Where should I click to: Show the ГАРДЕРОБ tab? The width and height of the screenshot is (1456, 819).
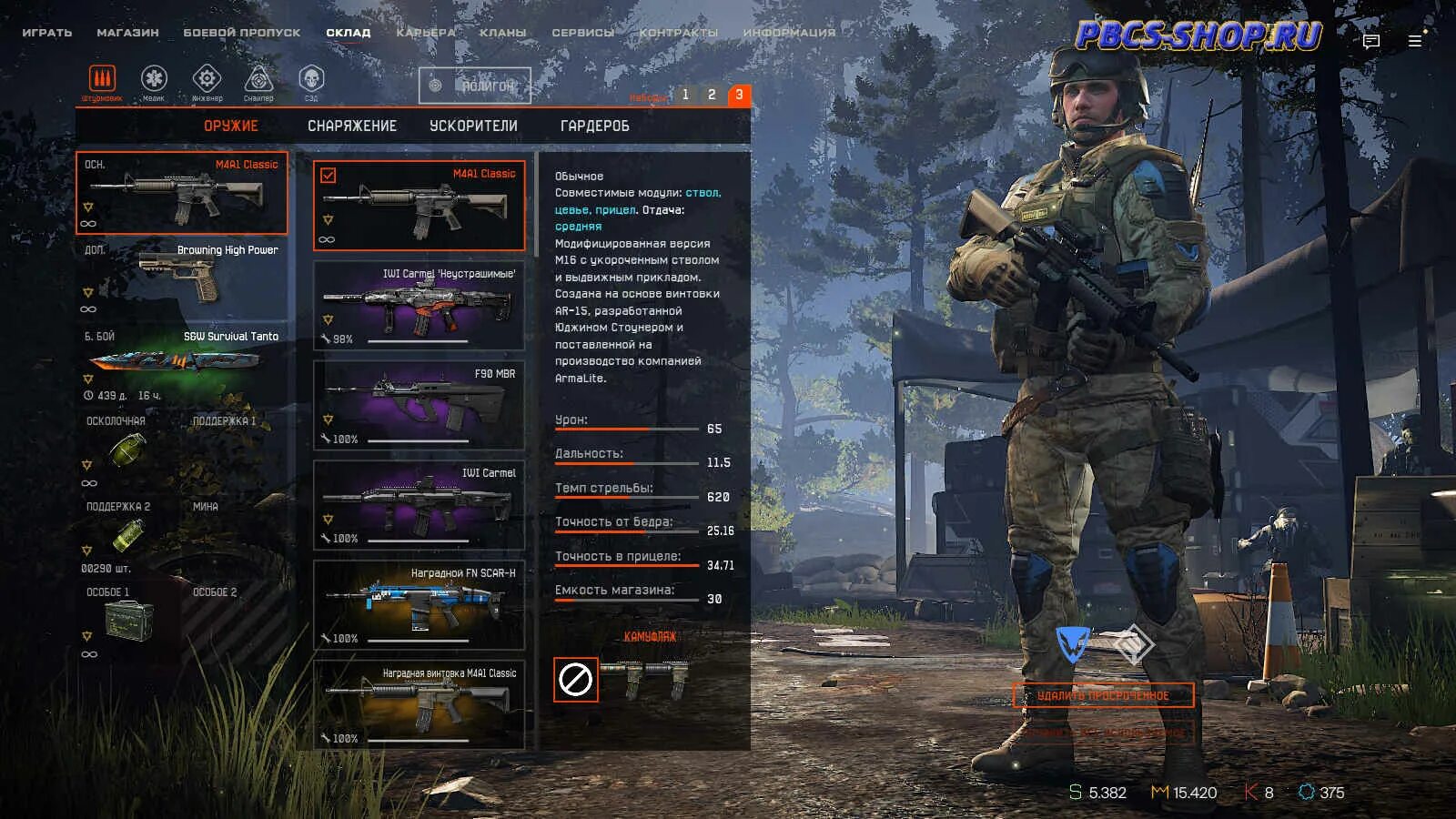(x=594, y=126)
